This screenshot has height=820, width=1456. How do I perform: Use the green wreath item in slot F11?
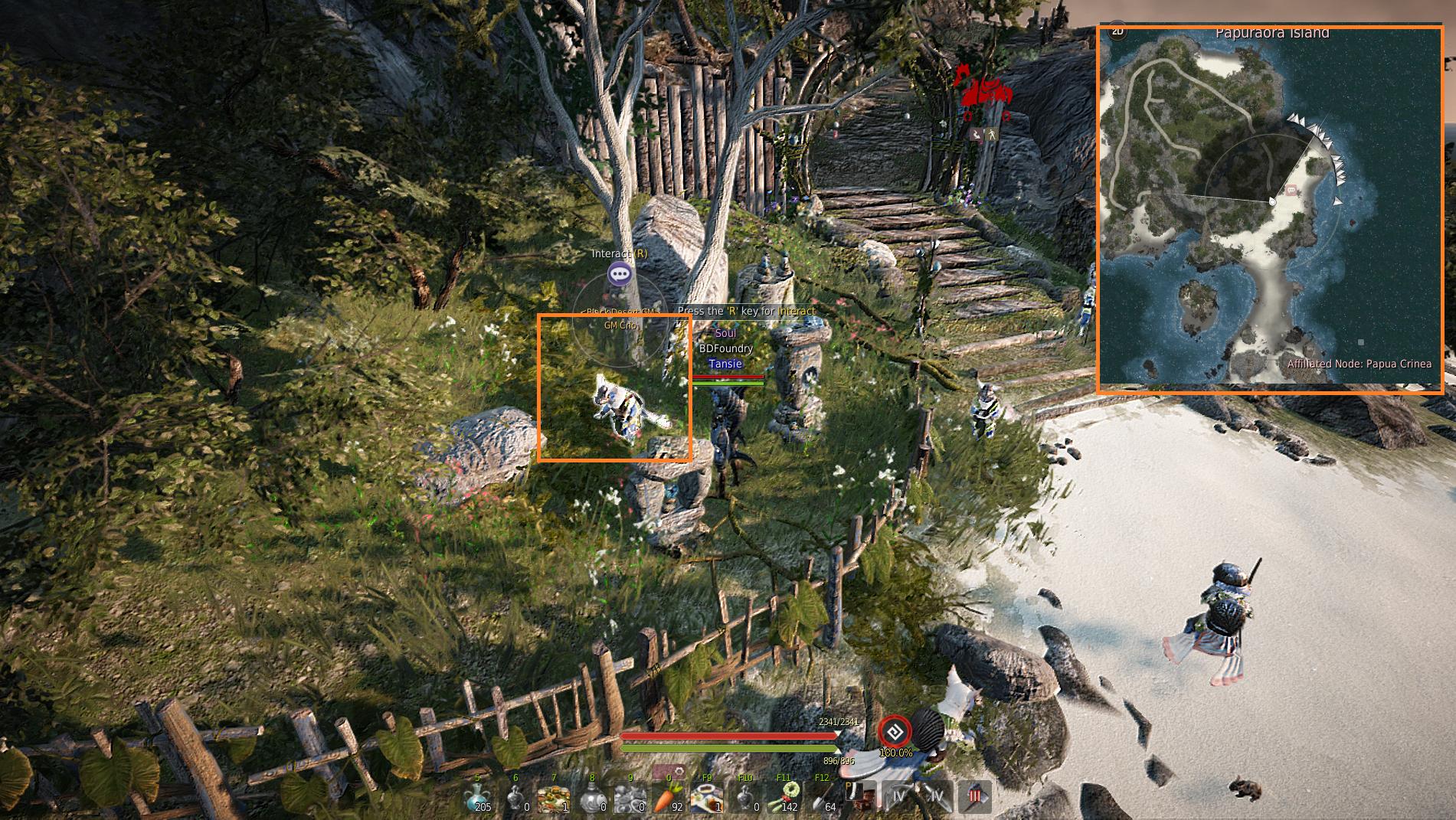[x=784, y=797]
